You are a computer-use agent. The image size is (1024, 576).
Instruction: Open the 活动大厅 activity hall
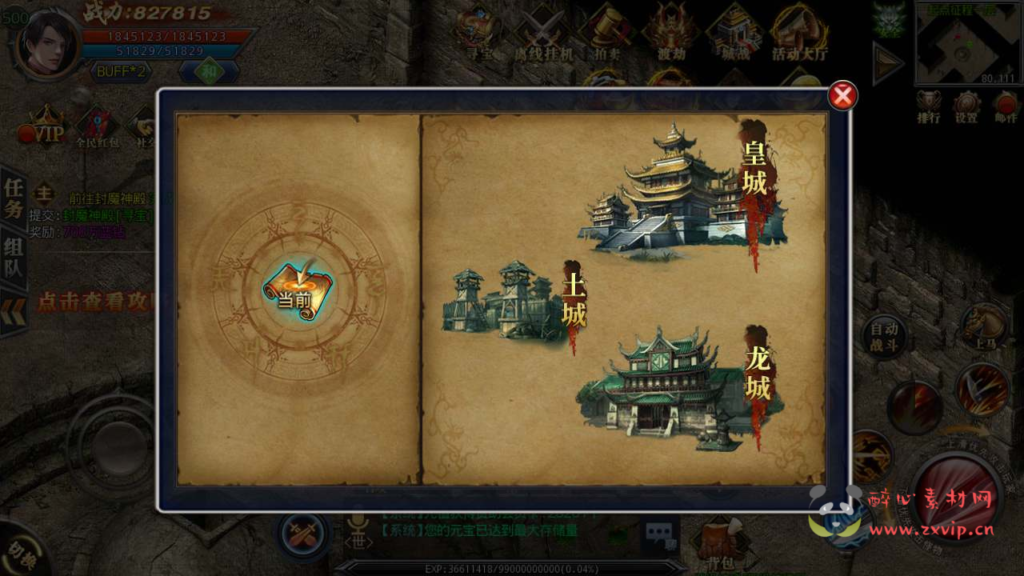[x=799, y=34]
